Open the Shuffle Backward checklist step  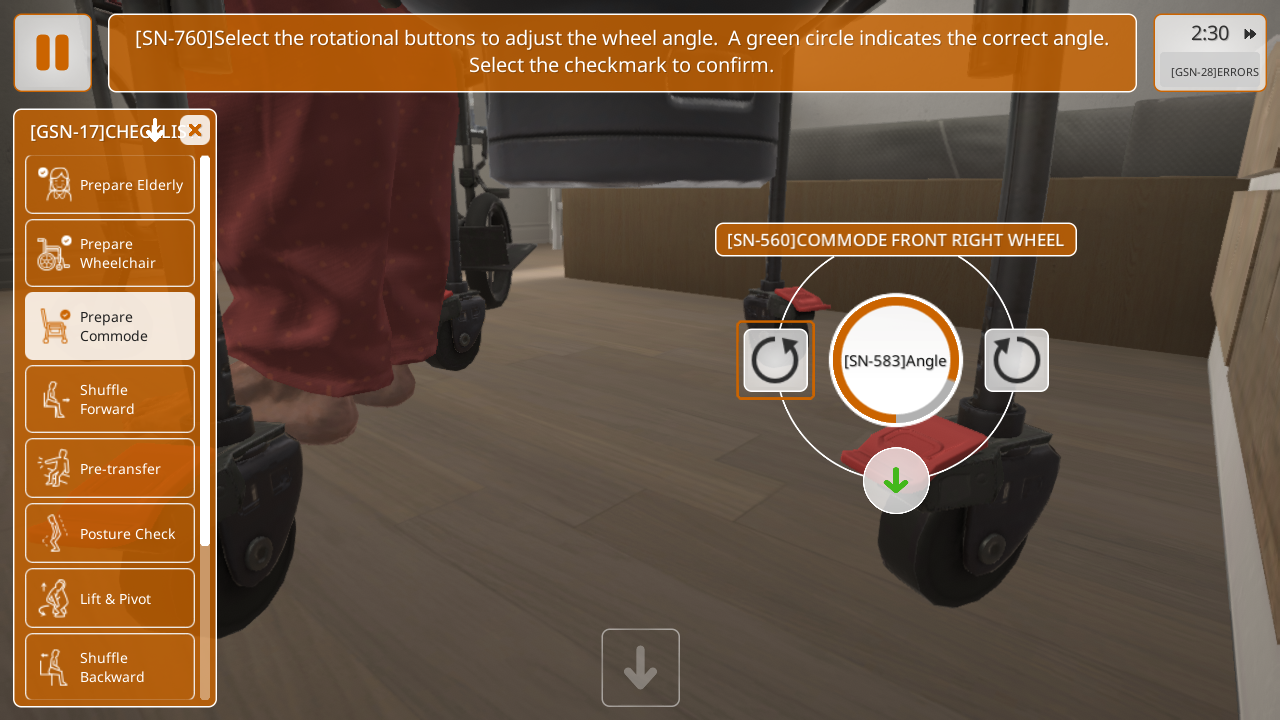[110, 667]
